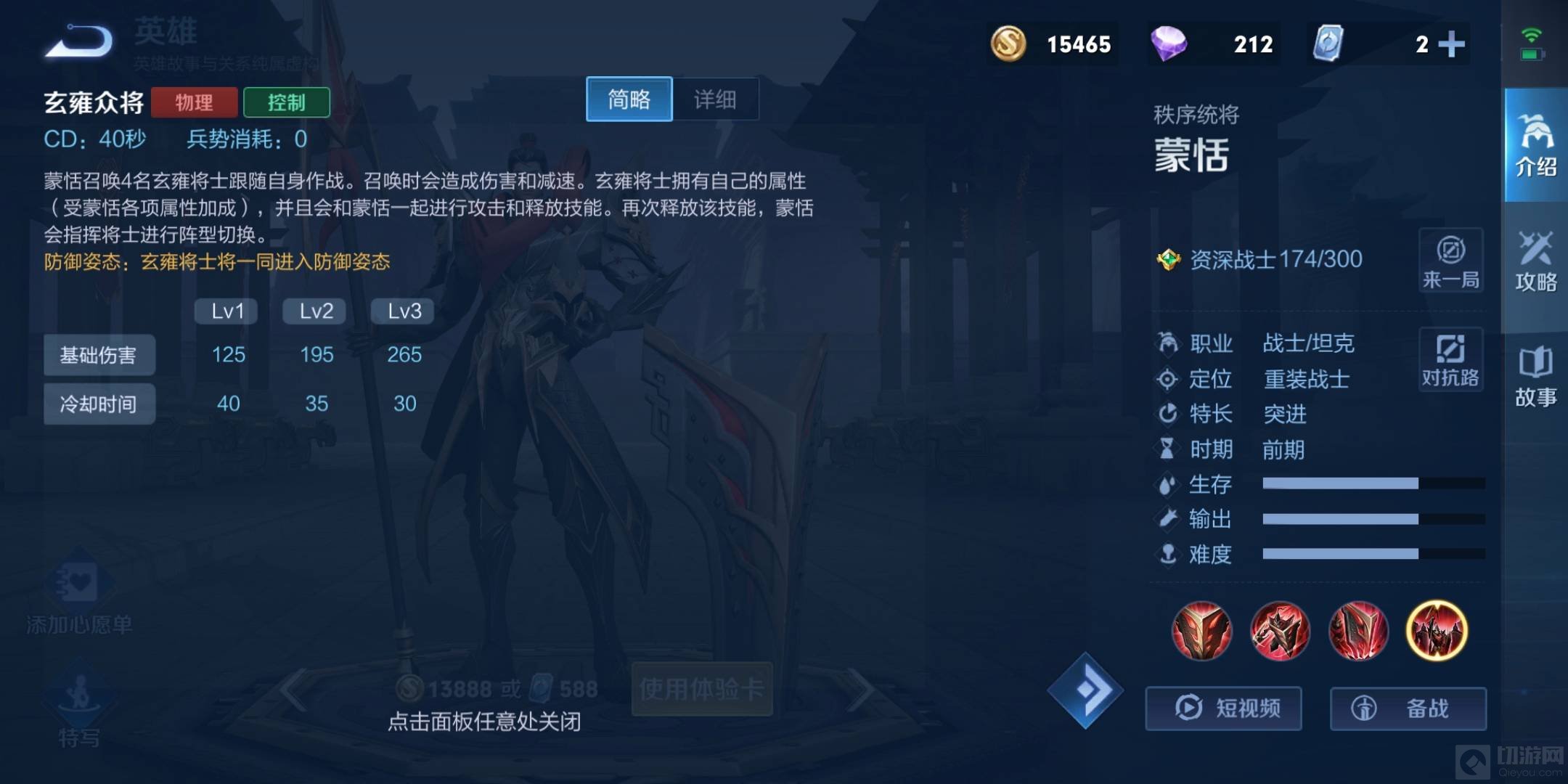Open the 攻略 strategy side tab
The image size is (1568, 784).
tap(1535, 261)
